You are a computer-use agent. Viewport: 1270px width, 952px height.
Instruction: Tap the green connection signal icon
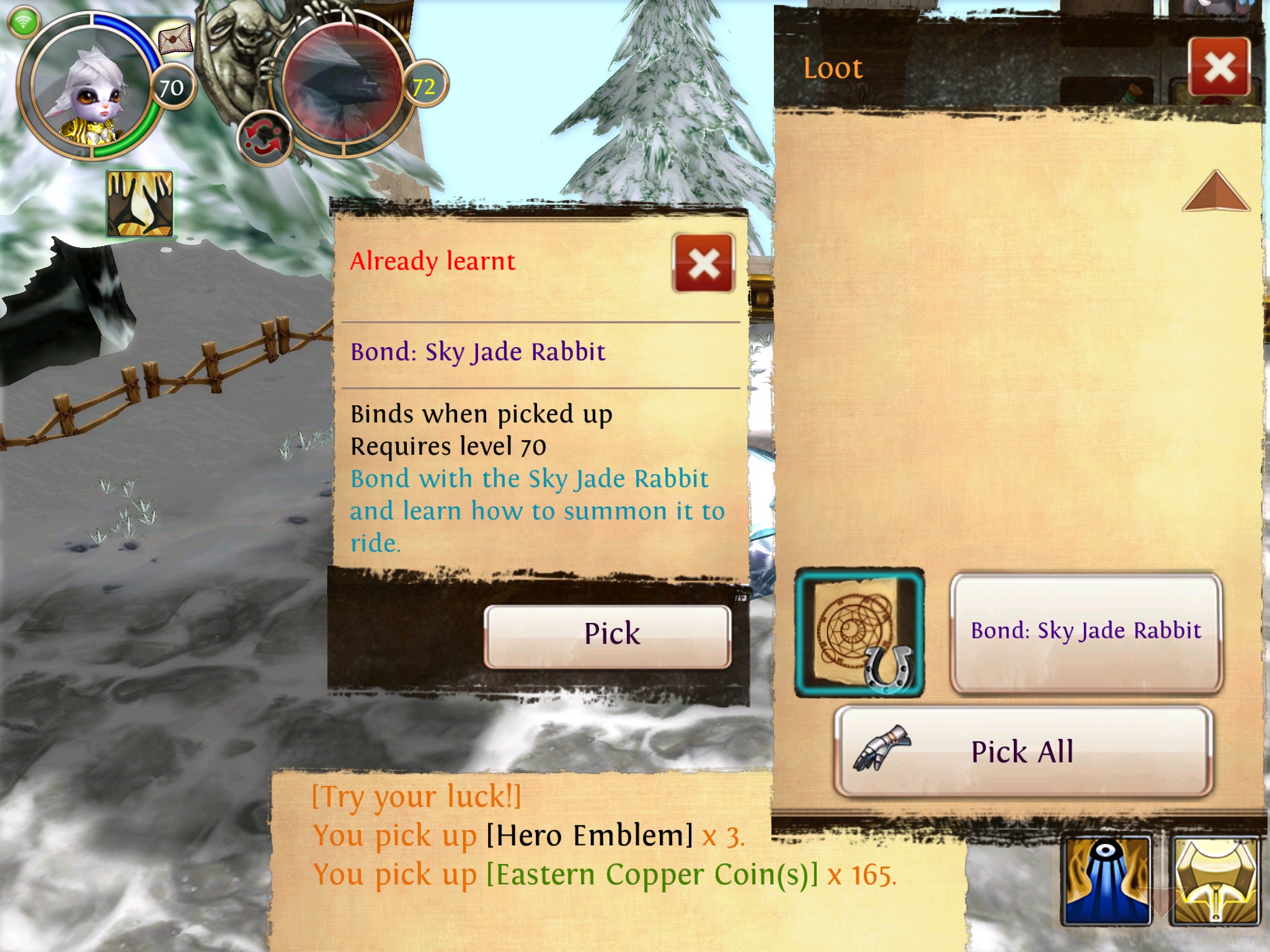coord(24,22)
